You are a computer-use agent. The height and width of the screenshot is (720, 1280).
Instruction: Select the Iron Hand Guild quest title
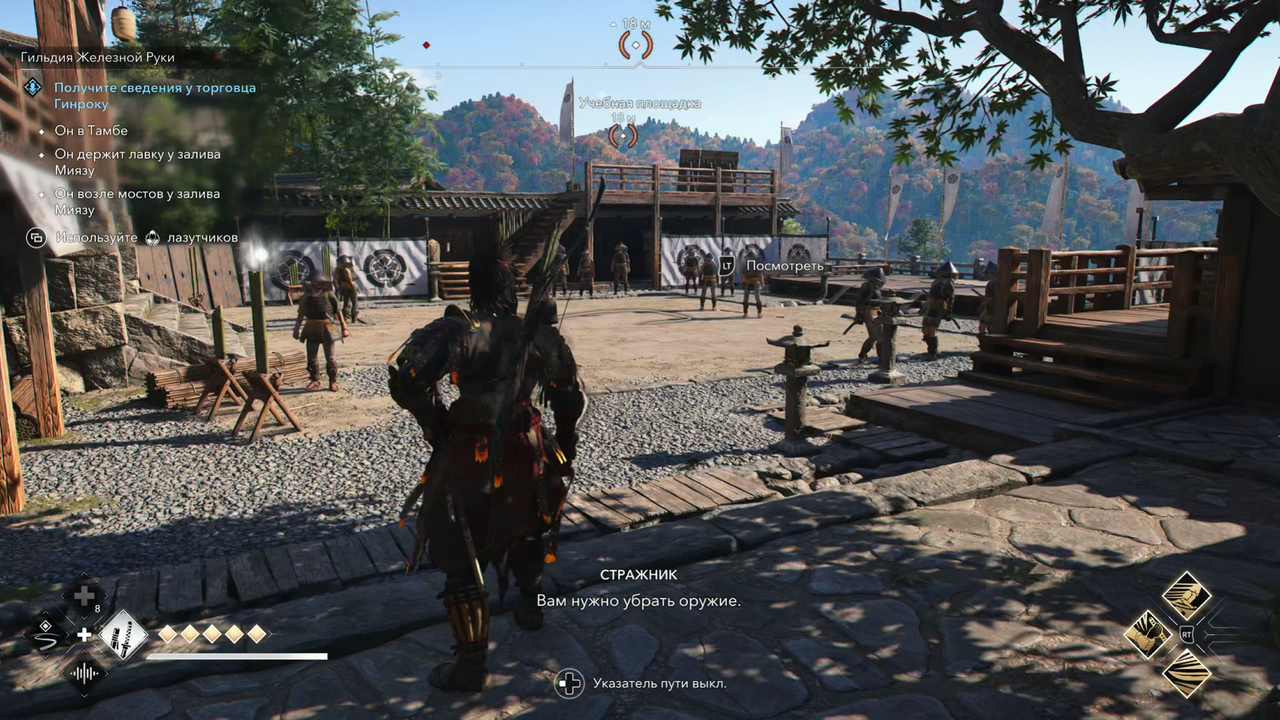pos(98,58)
